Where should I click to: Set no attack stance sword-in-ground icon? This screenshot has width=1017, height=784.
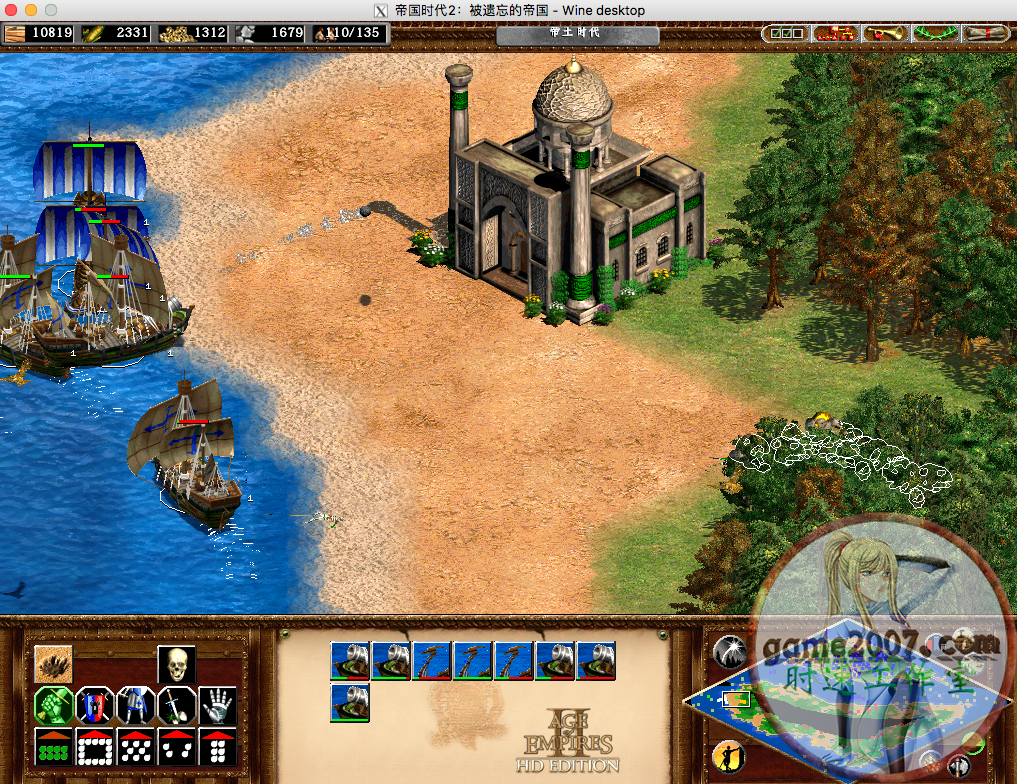click(176, 705)
